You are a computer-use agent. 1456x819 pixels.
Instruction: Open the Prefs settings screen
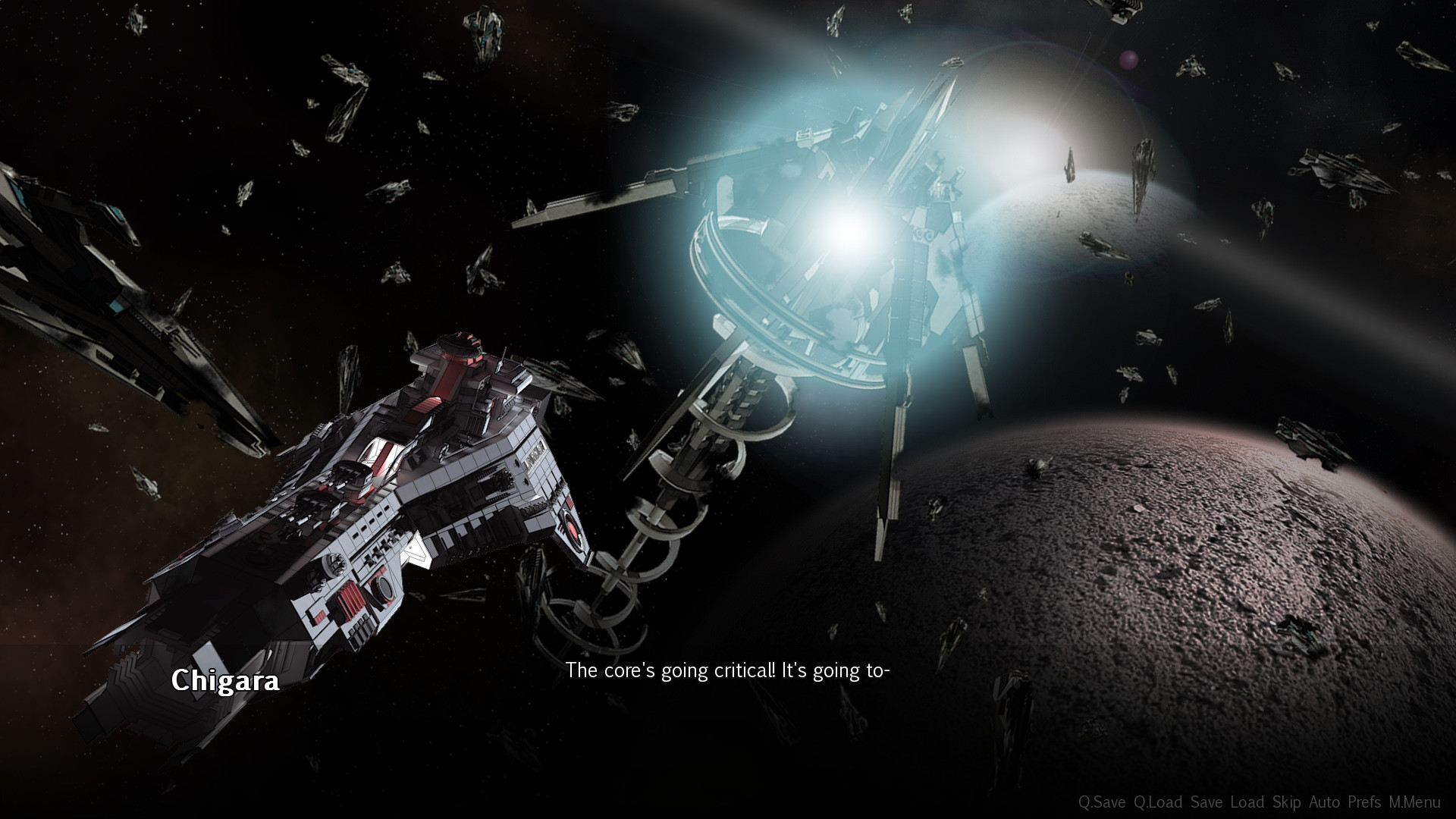tap(1363, 801)
